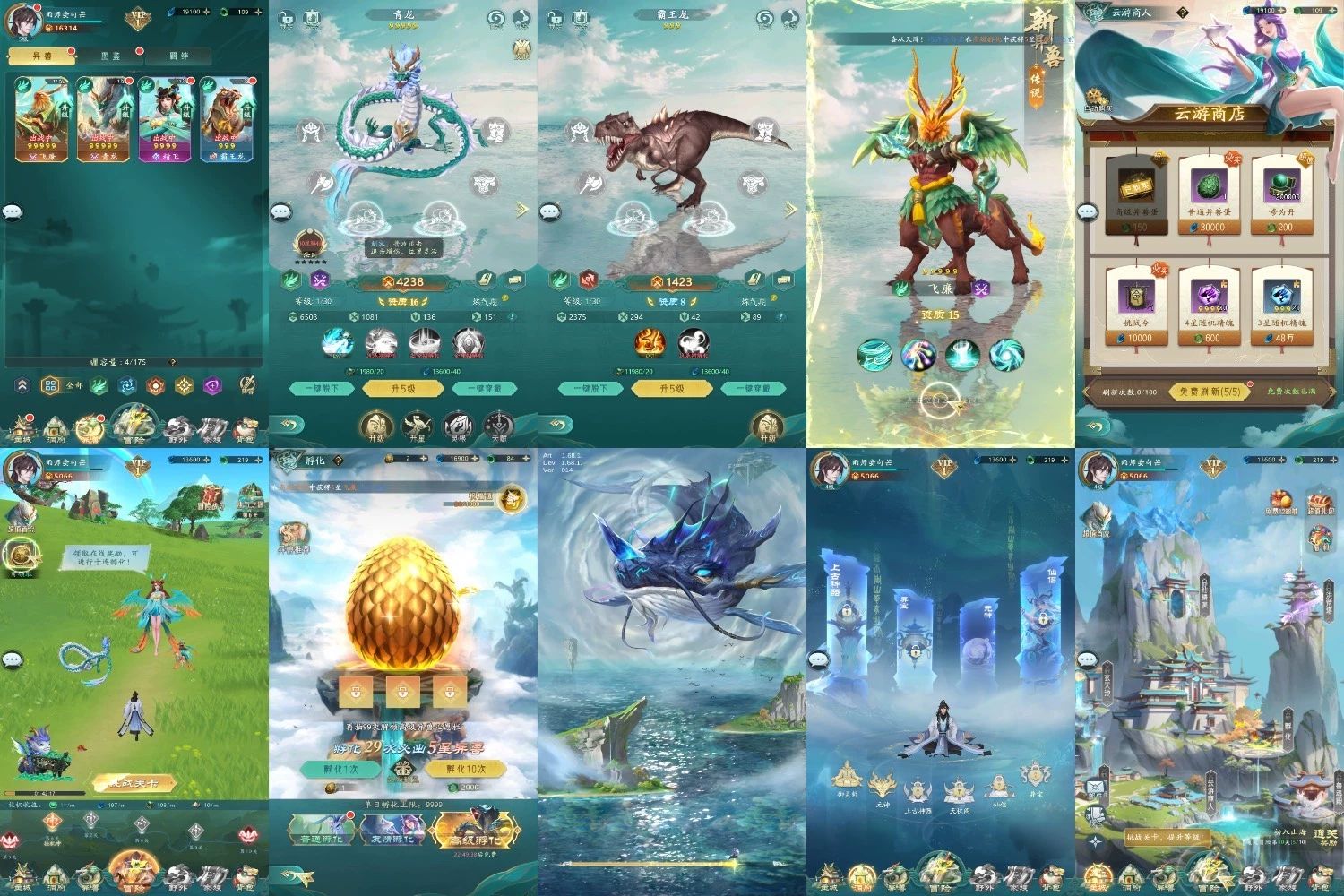Viewport: 1344px width, 896px height.
Task: Buy the 挑战令 shop item
Action: tap(1135, 306)
